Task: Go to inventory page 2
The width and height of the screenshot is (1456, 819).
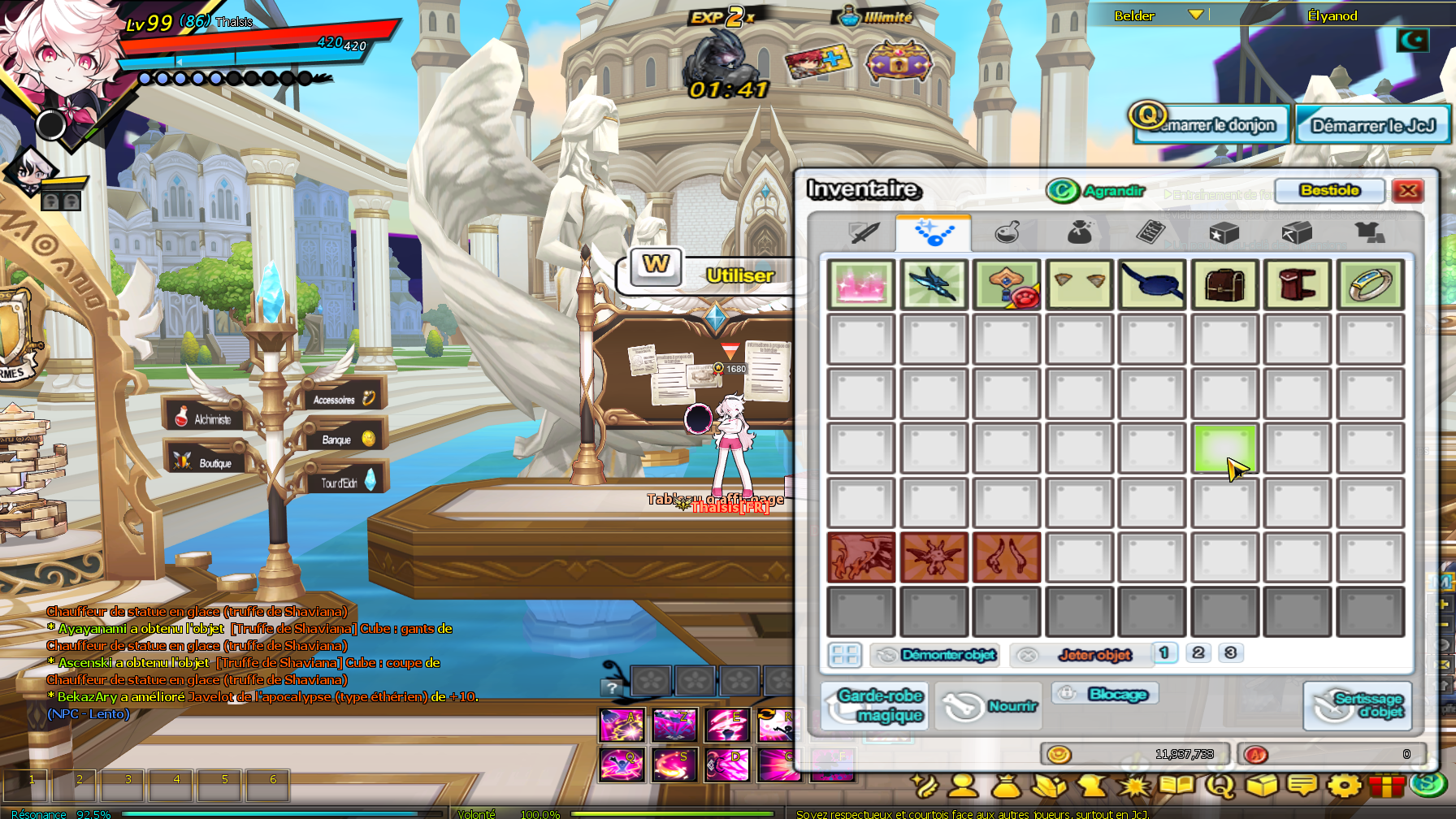Action: pos(1198,653)
